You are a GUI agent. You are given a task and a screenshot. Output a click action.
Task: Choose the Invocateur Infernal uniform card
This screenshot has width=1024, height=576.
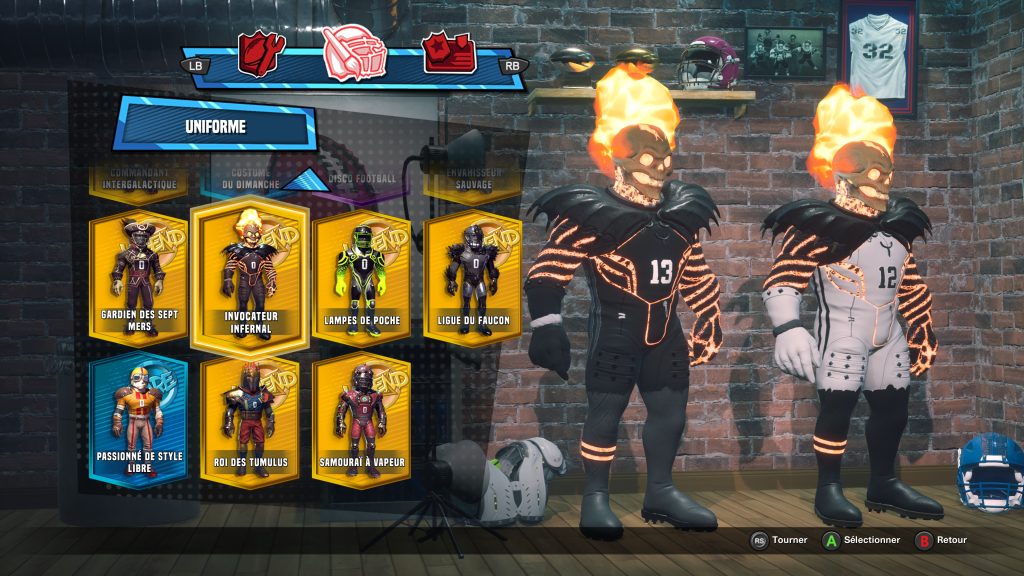[x=250, y=276]
